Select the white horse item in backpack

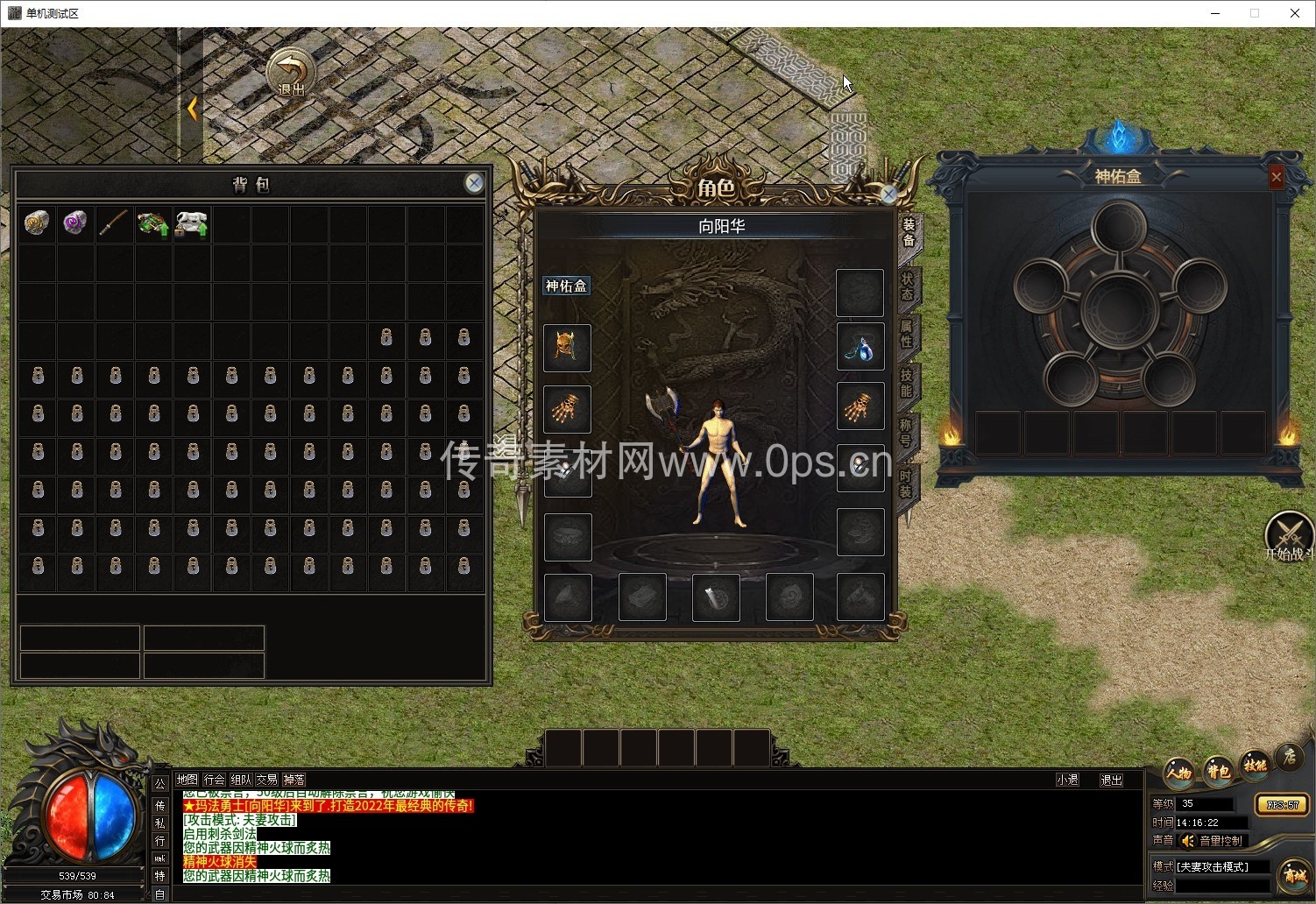tap(191, 224)
